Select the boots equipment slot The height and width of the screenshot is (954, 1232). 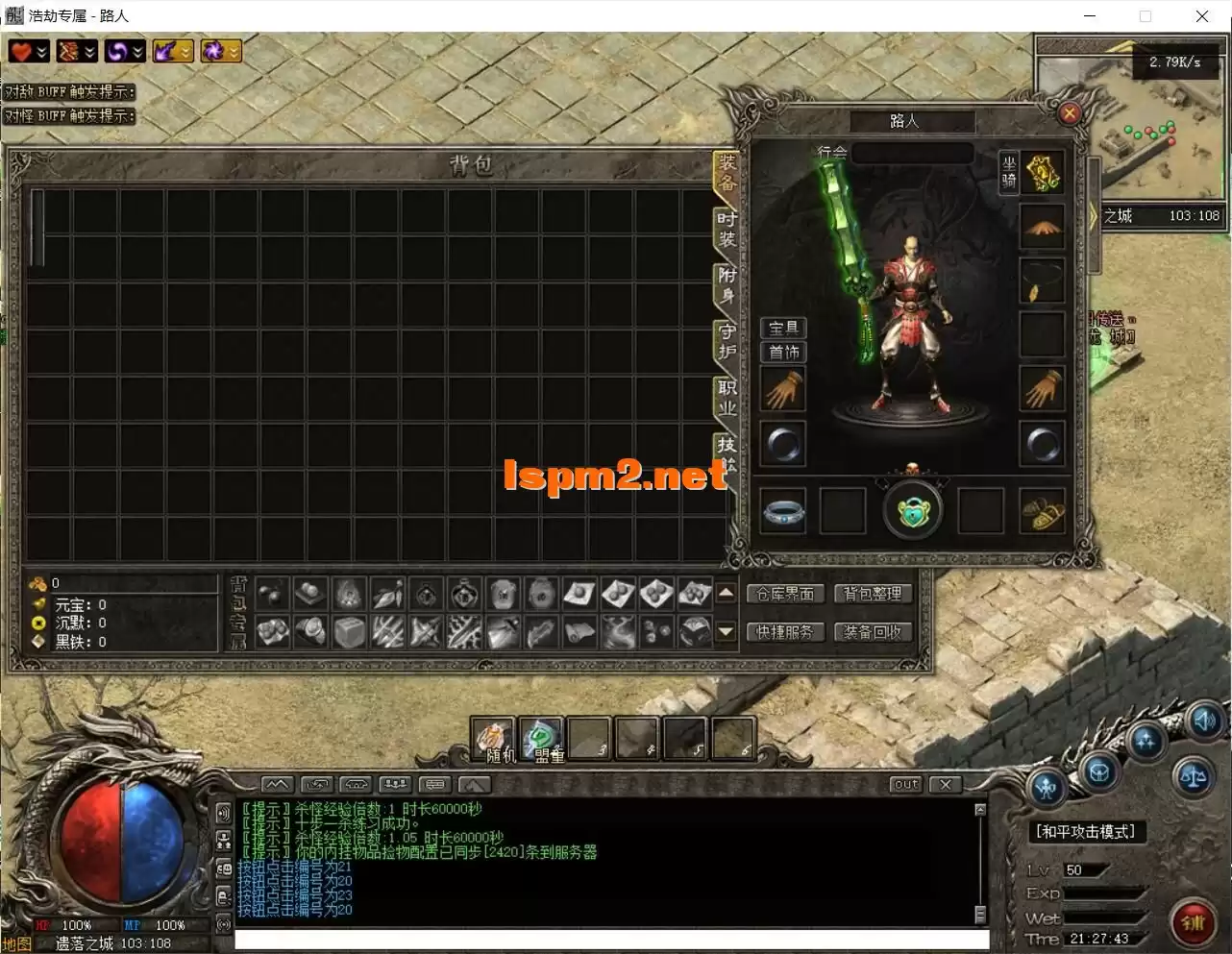pos(1042,511)
